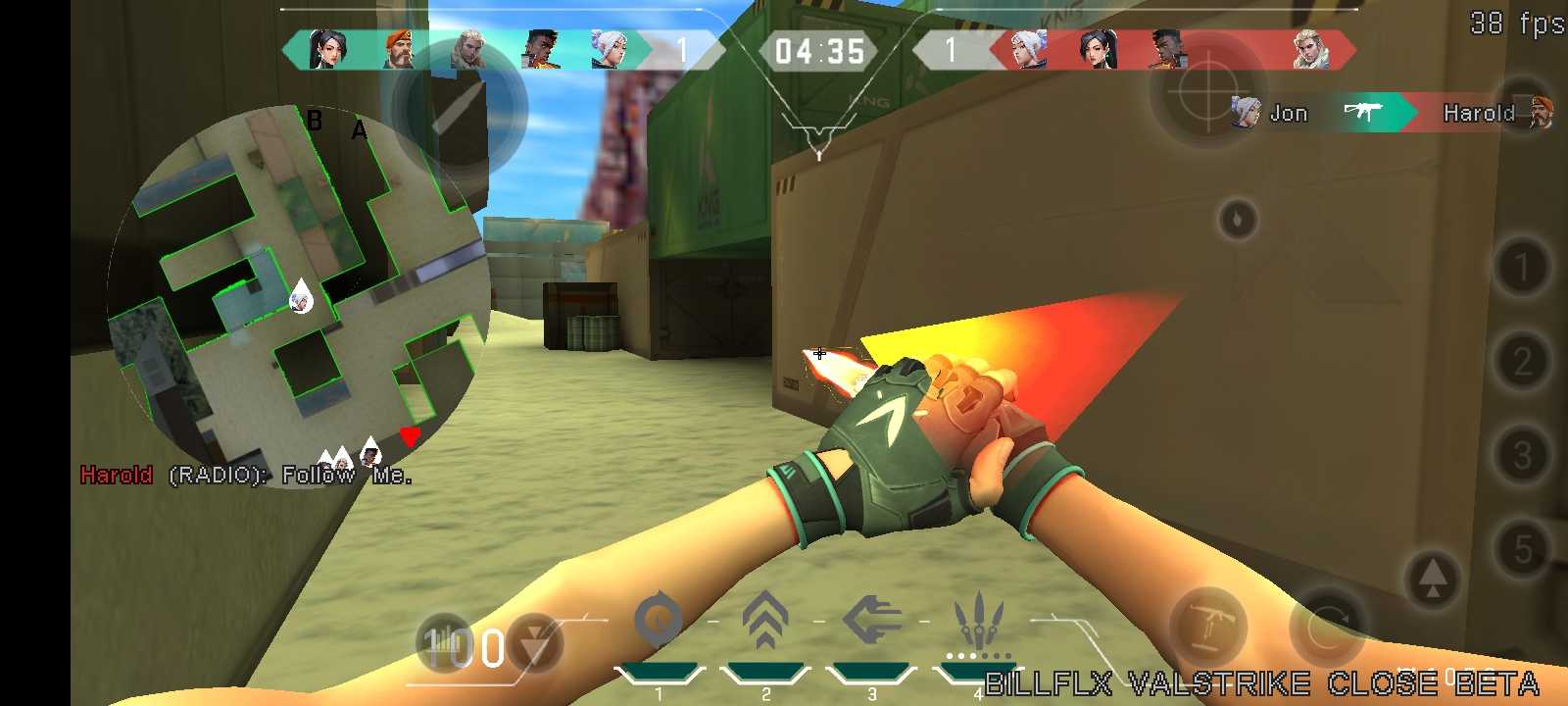Image resolution: width=1568 pixels, height=706 pixels.
Task: Tap the vertical bars button near health
Action: 443,643
